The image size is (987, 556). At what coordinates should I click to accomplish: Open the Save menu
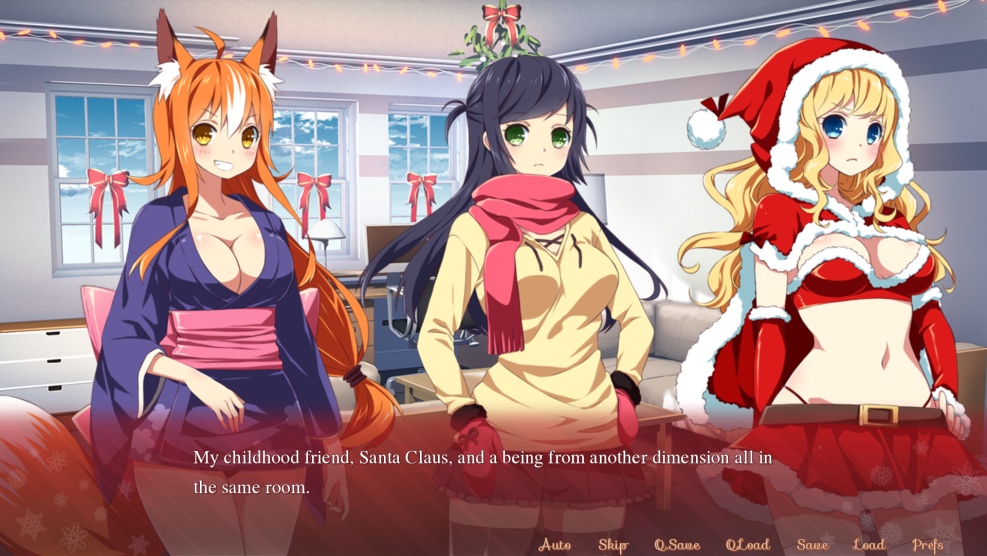coord(812,545)
